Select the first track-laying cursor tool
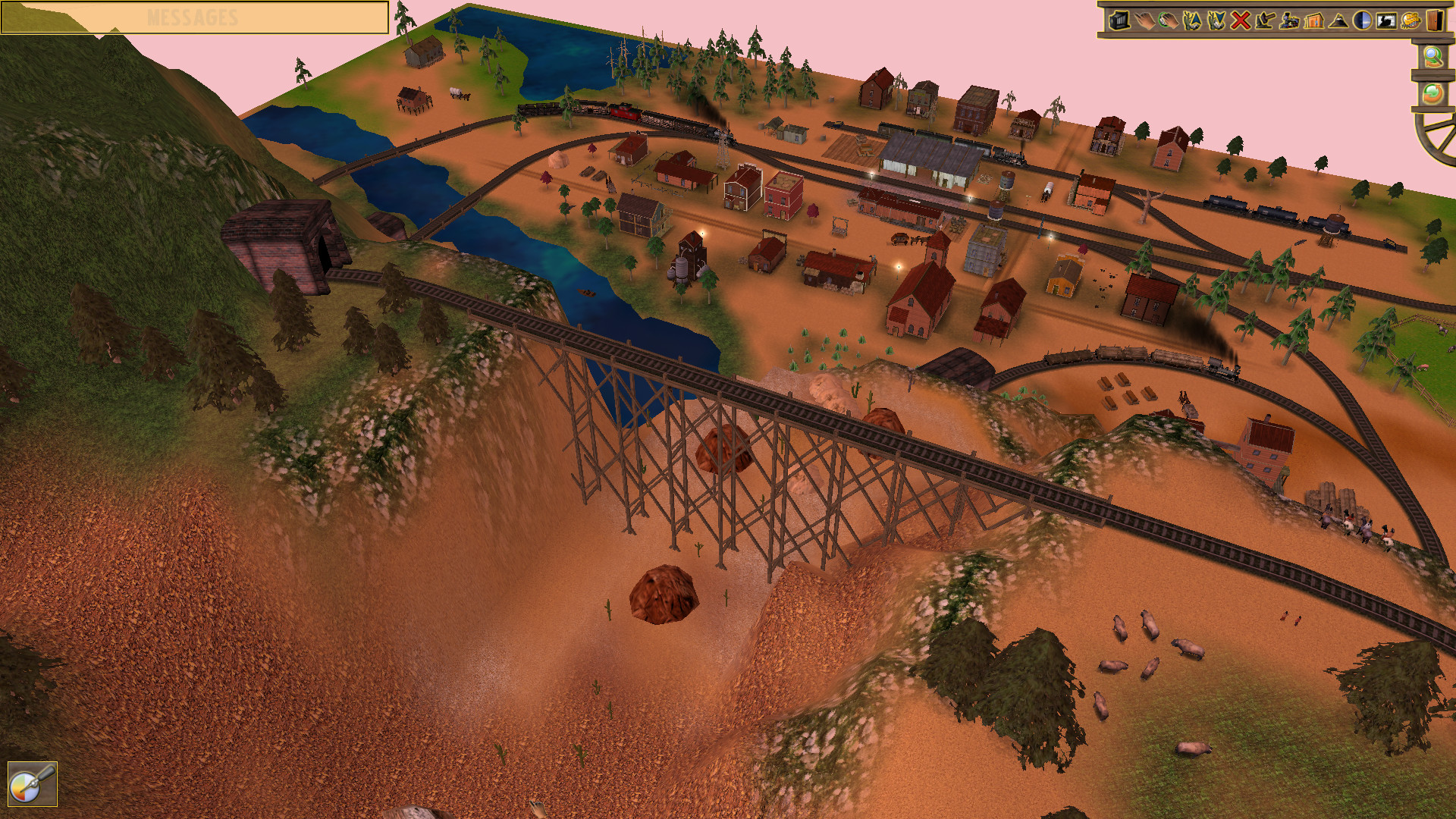The height and width of the screenshot is (819, 1456). 1191,21
